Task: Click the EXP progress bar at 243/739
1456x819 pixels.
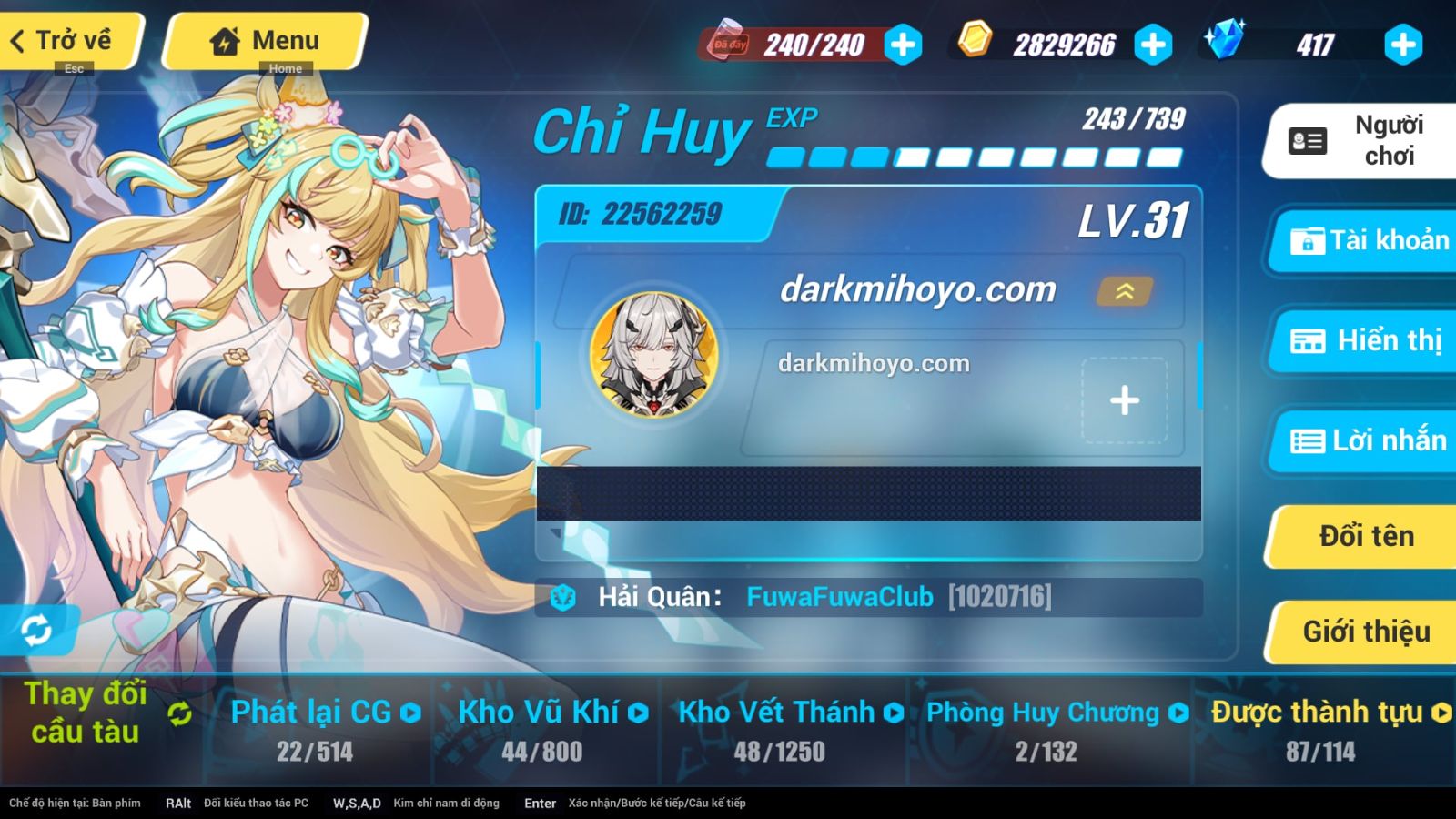Action: (974, 157)
